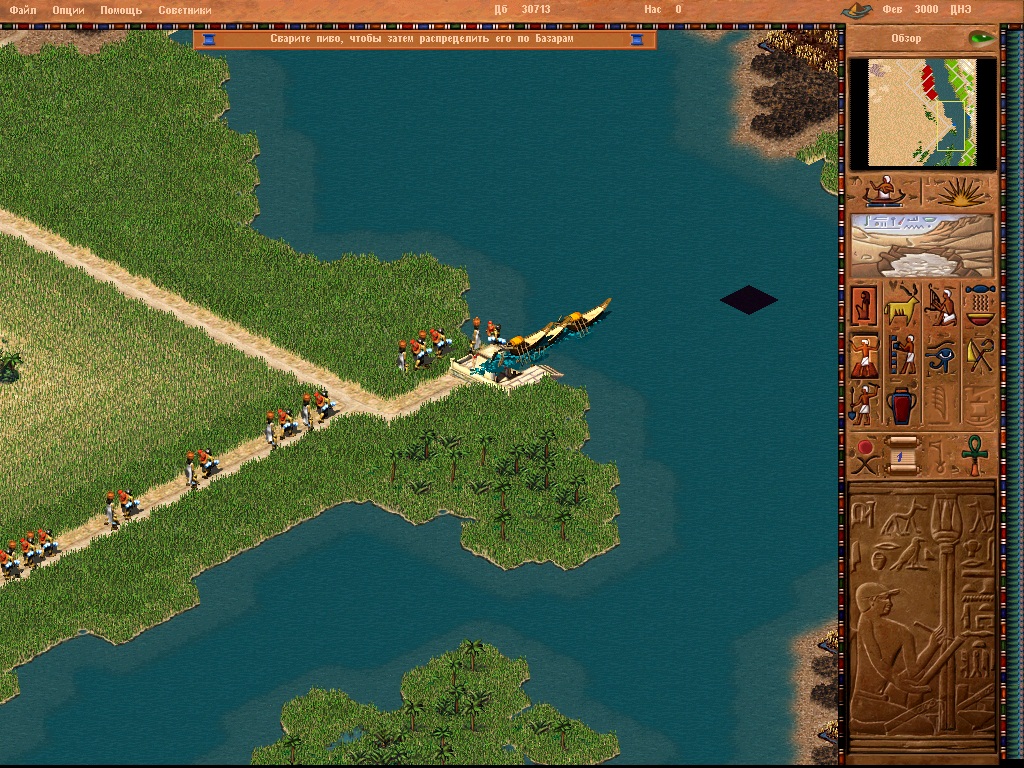Open the Файл menu

[x=23, y=10]
